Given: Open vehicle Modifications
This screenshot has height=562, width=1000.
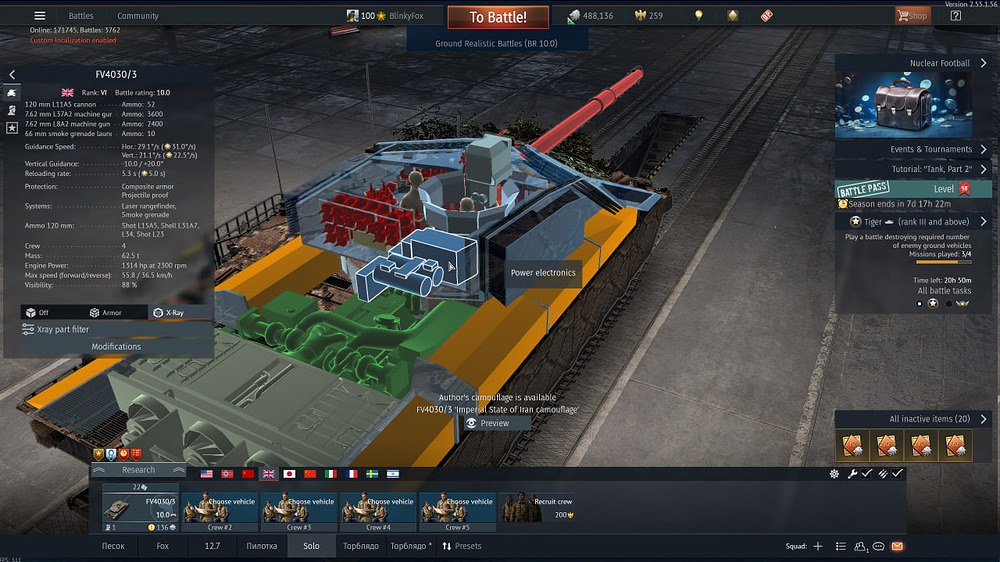Looking at the screenshot, I should click(x=116, y=347).
